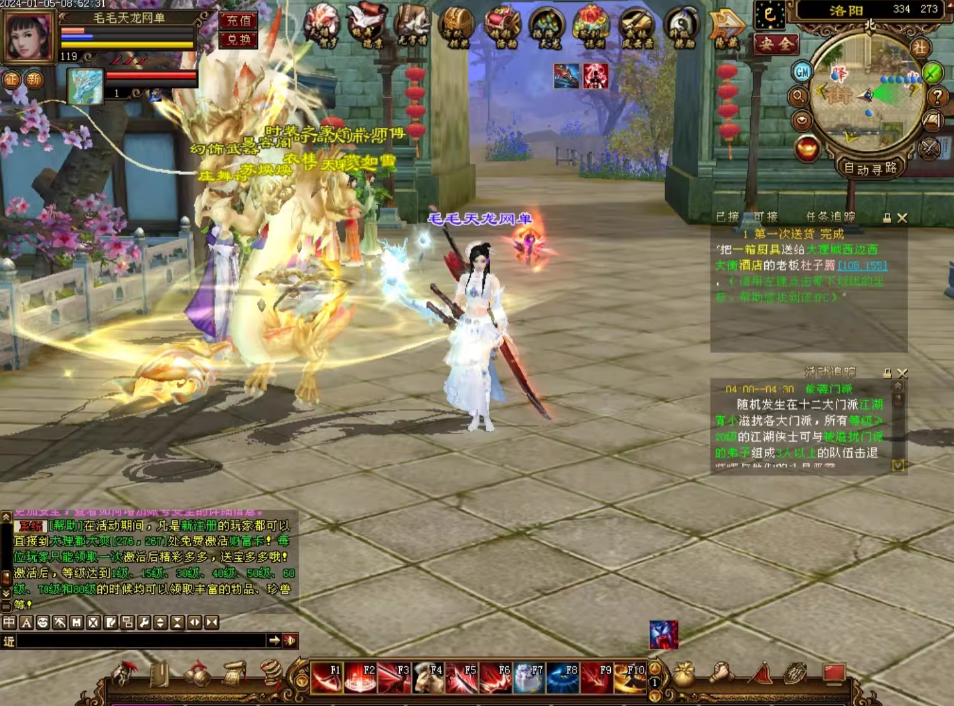Activate the F1 skill slot
Viewport: 954px width, 706px height.
click(327, 678)
